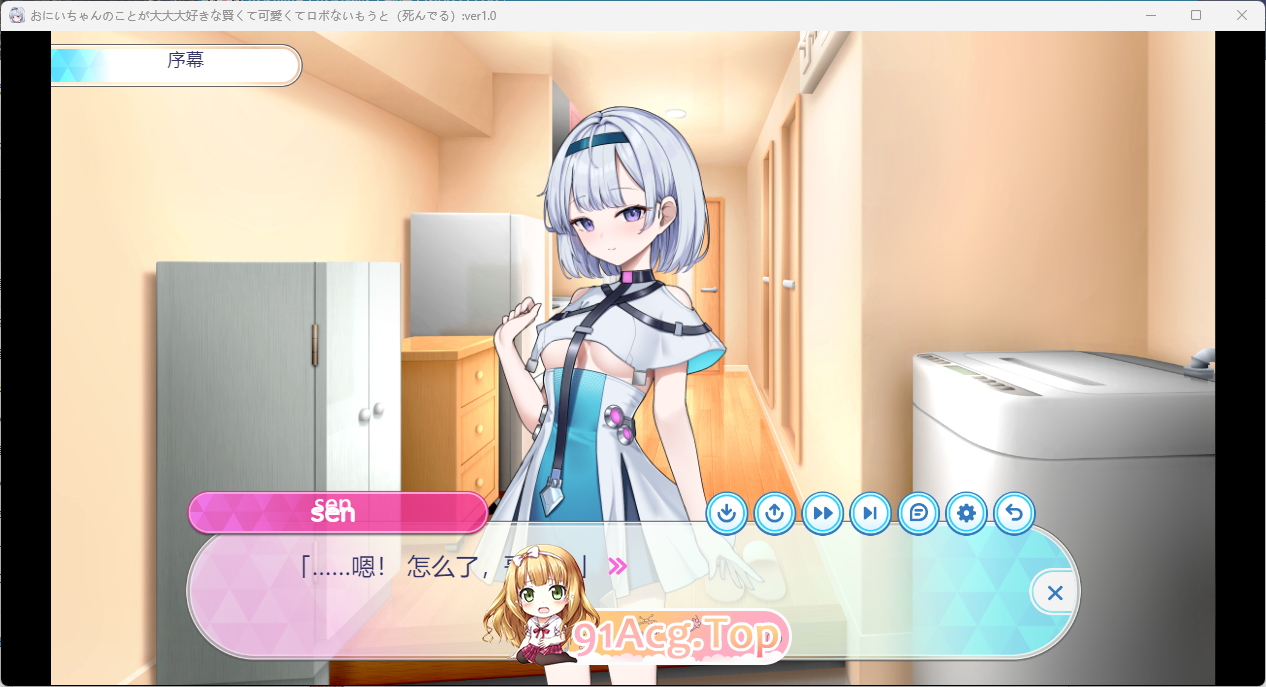Hide the dialogue box with the X
1266x687 pixels.
coord(1054,593)
